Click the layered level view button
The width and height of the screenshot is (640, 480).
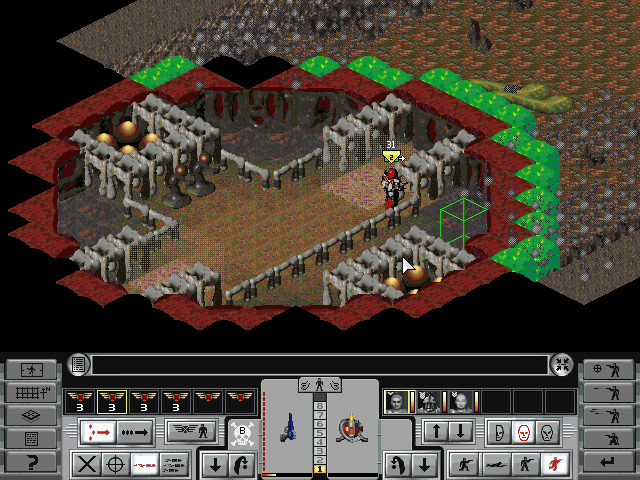click(30, 415)
